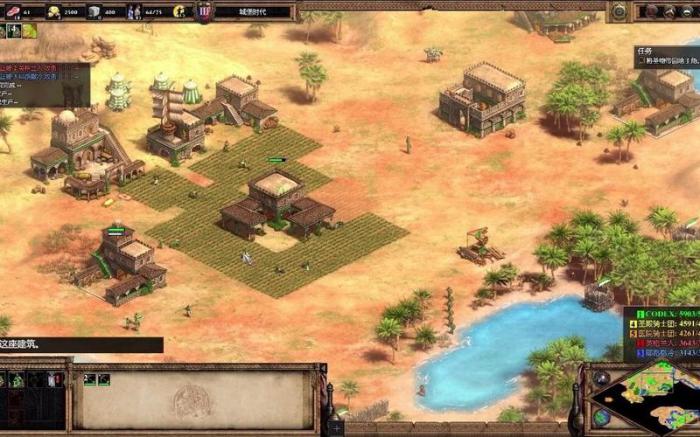Open the gear settings button
This screenshot has height=437, width=700.
point(620,11)
